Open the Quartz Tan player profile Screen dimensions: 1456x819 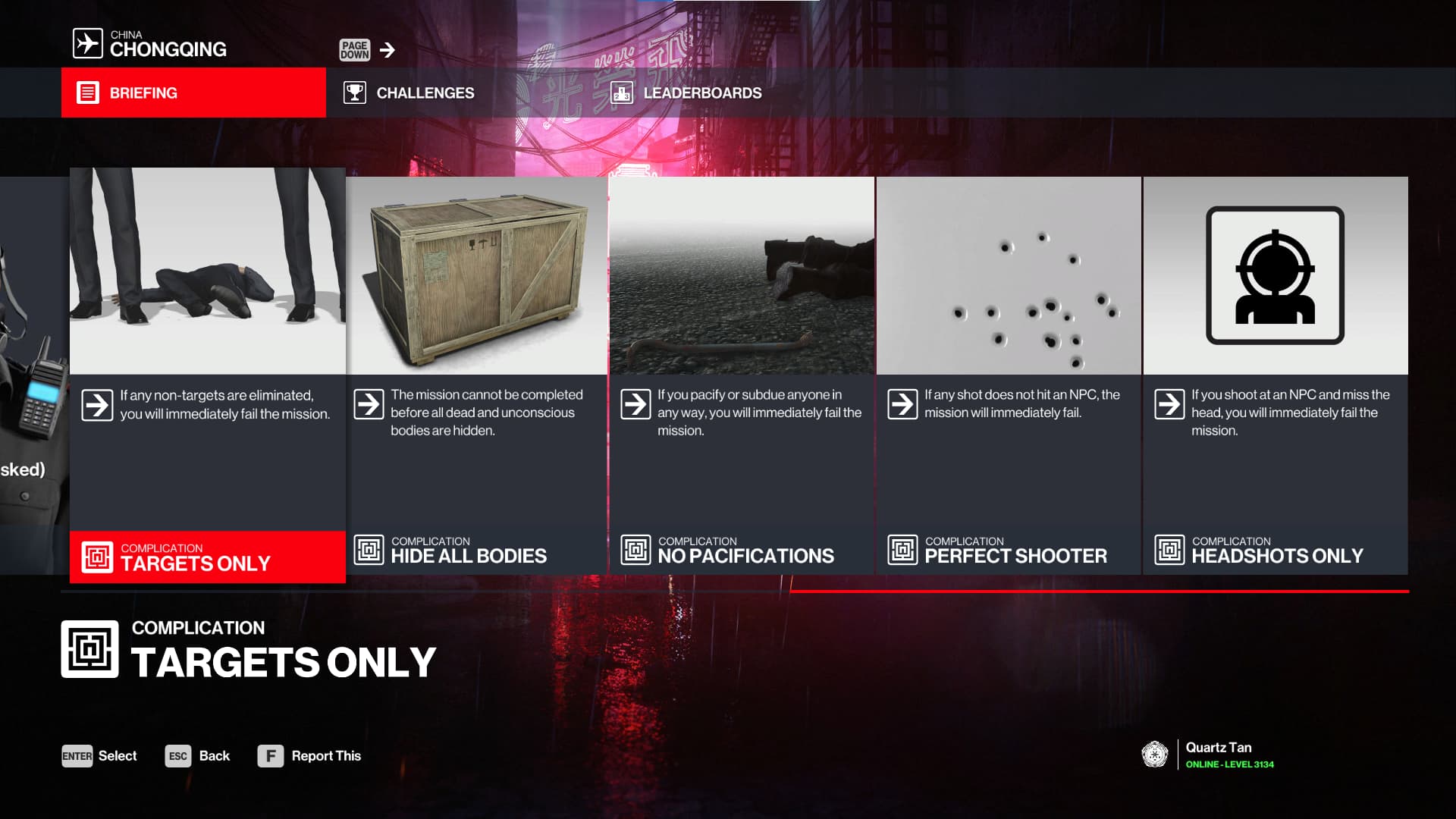click(1207, 755)
